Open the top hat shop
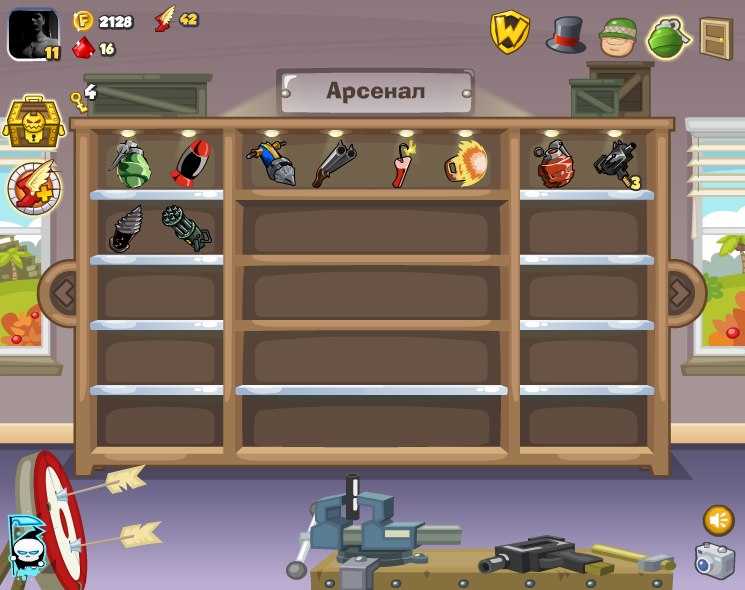The width and height of the screenshot is (745, 590). 565,35
